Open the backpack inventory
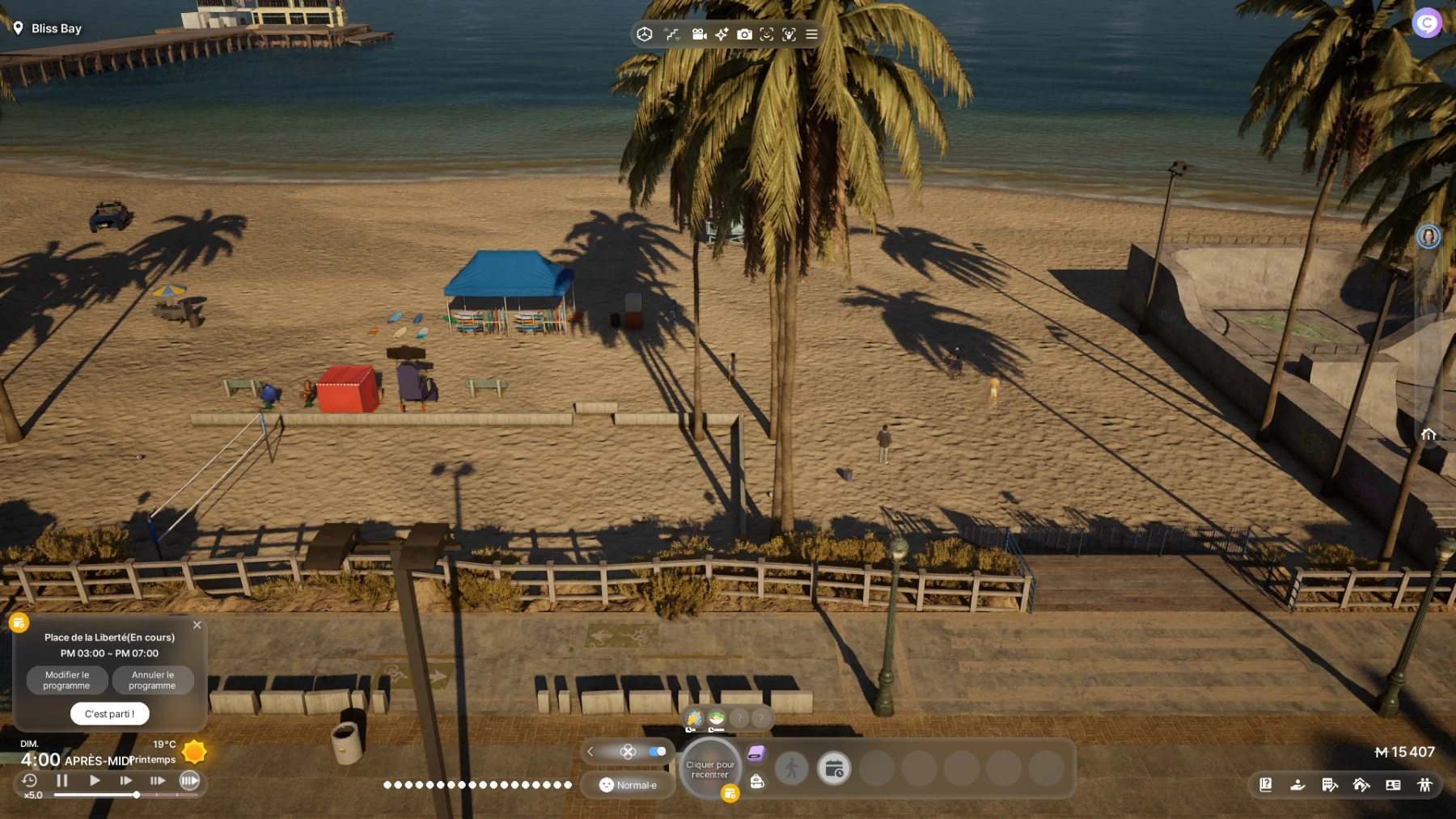This screenshot has height=819, width=1456. 757,781
